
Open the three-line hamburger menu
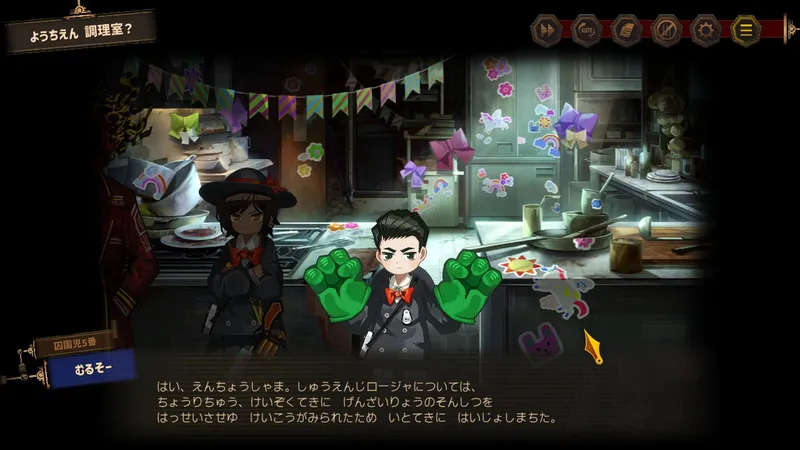point(746,30)
